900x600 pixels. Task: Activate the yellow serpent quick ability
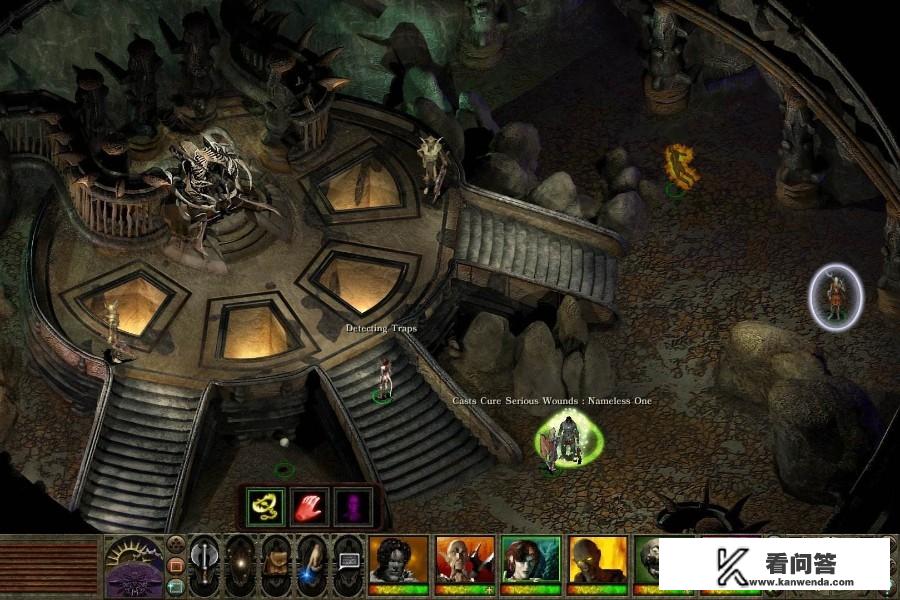pyautogui.click(x=266, y=506)
